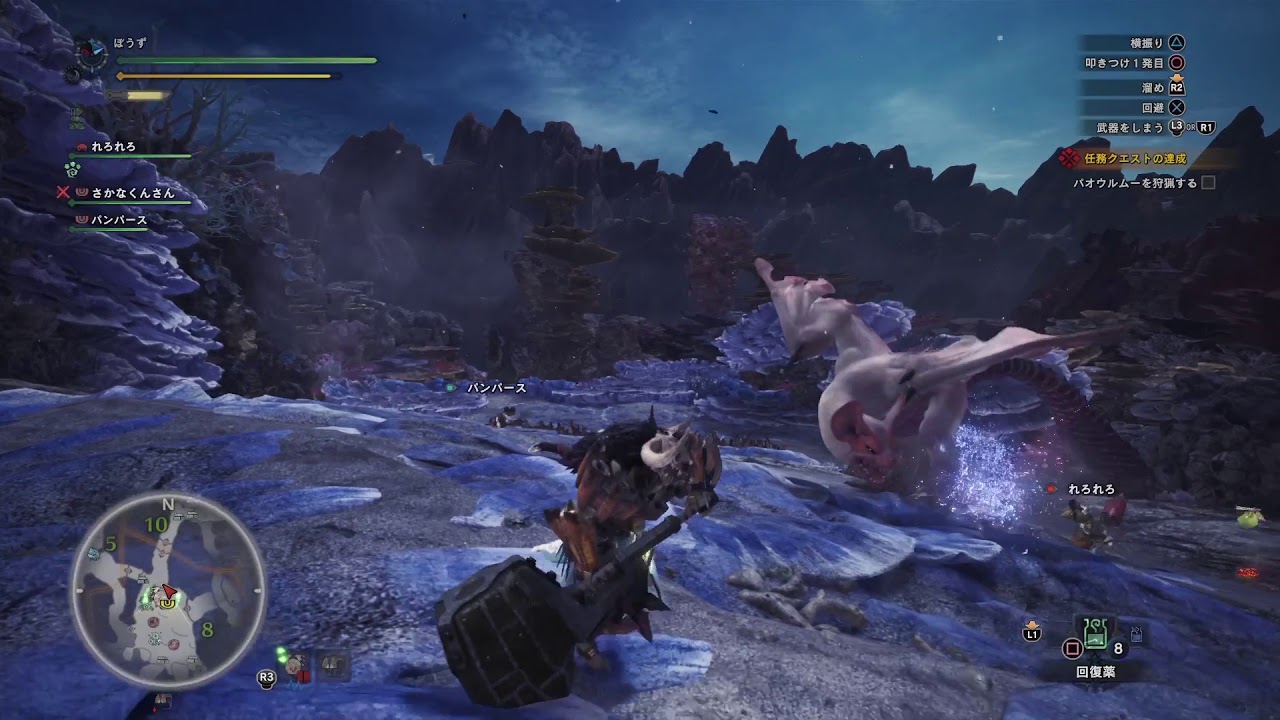Click the area 10 label on the minimap
The height and width of the screenshot is (720, 1280).
[x=155, y=524]
